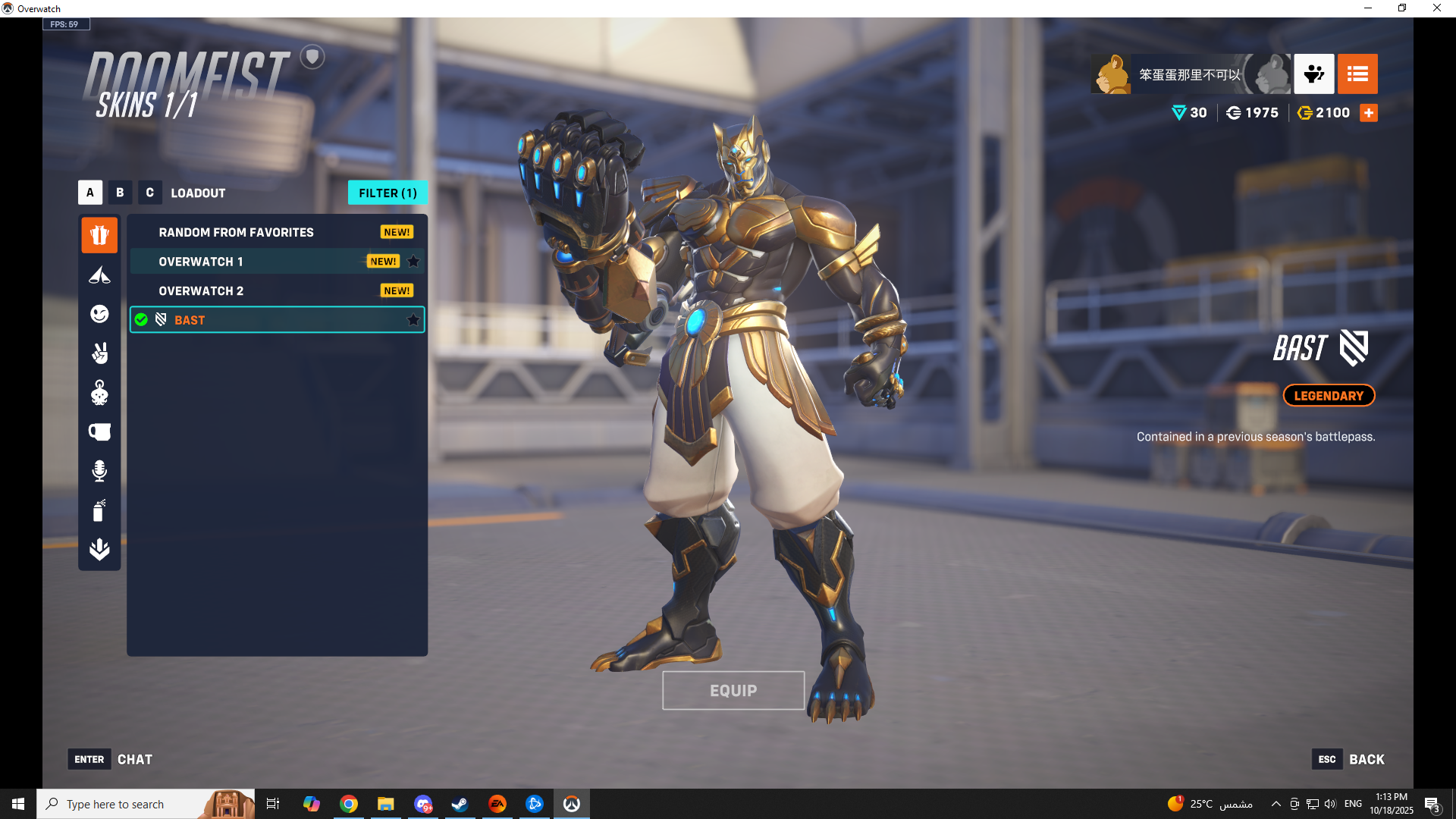Equip the selected skin
Viewport: 1456px width, 819px height.
[x=733, y=691]
